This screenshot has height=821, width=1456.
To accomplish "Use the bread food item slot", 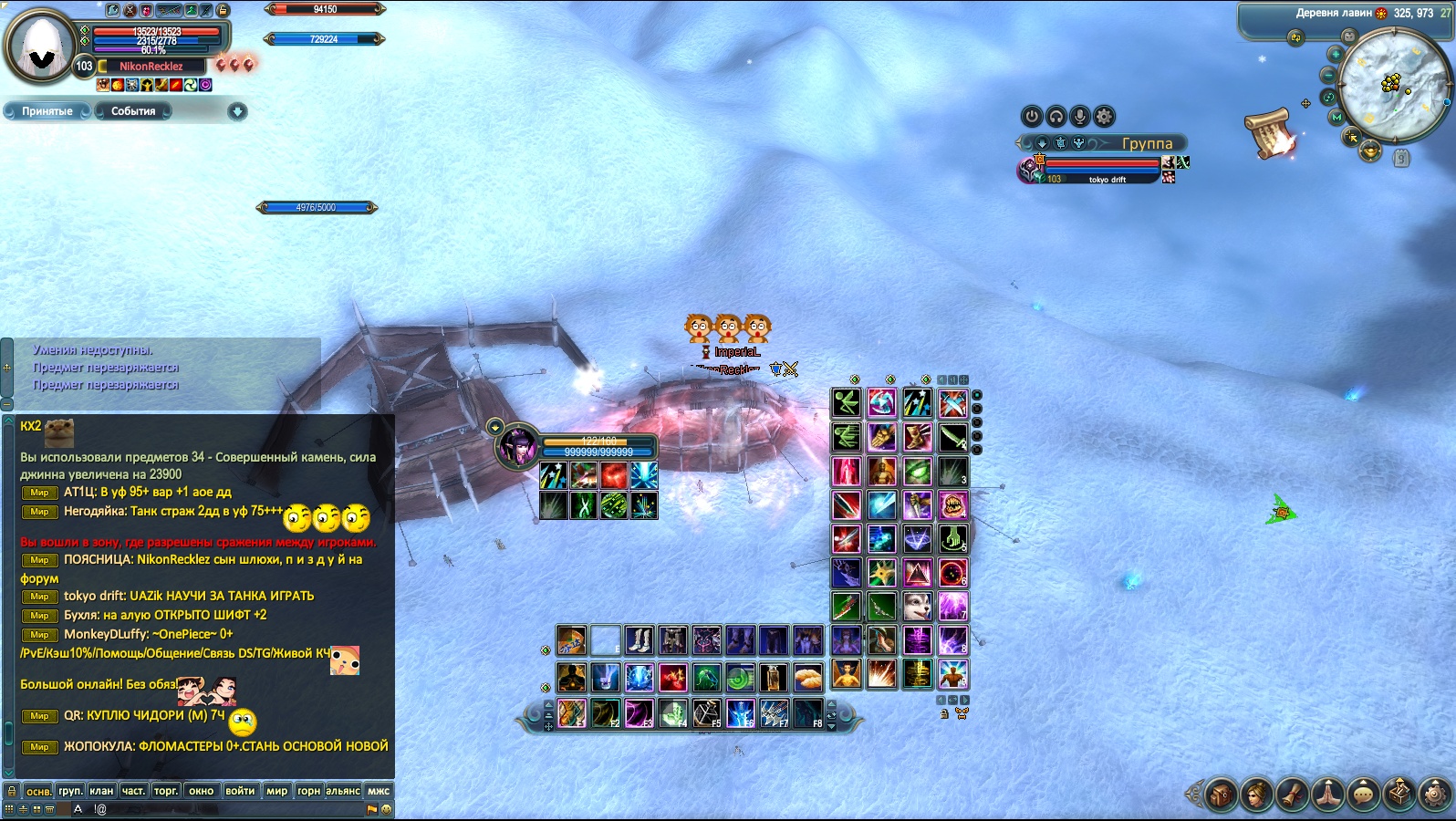I will click(807, 677).
